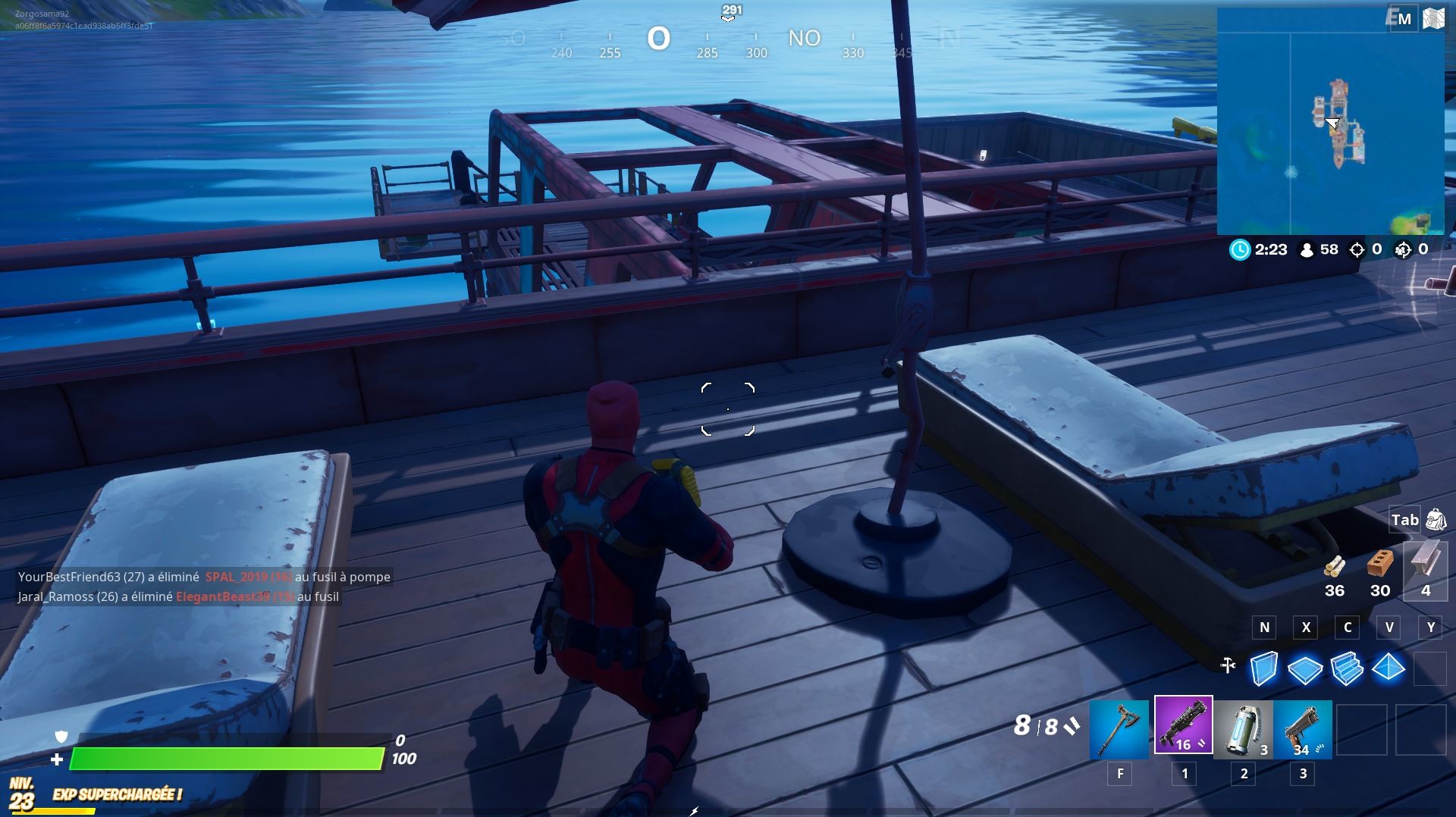Toggle the pyramid roof build piece
Screen dimensions: 1456x817
point(1389,668)
